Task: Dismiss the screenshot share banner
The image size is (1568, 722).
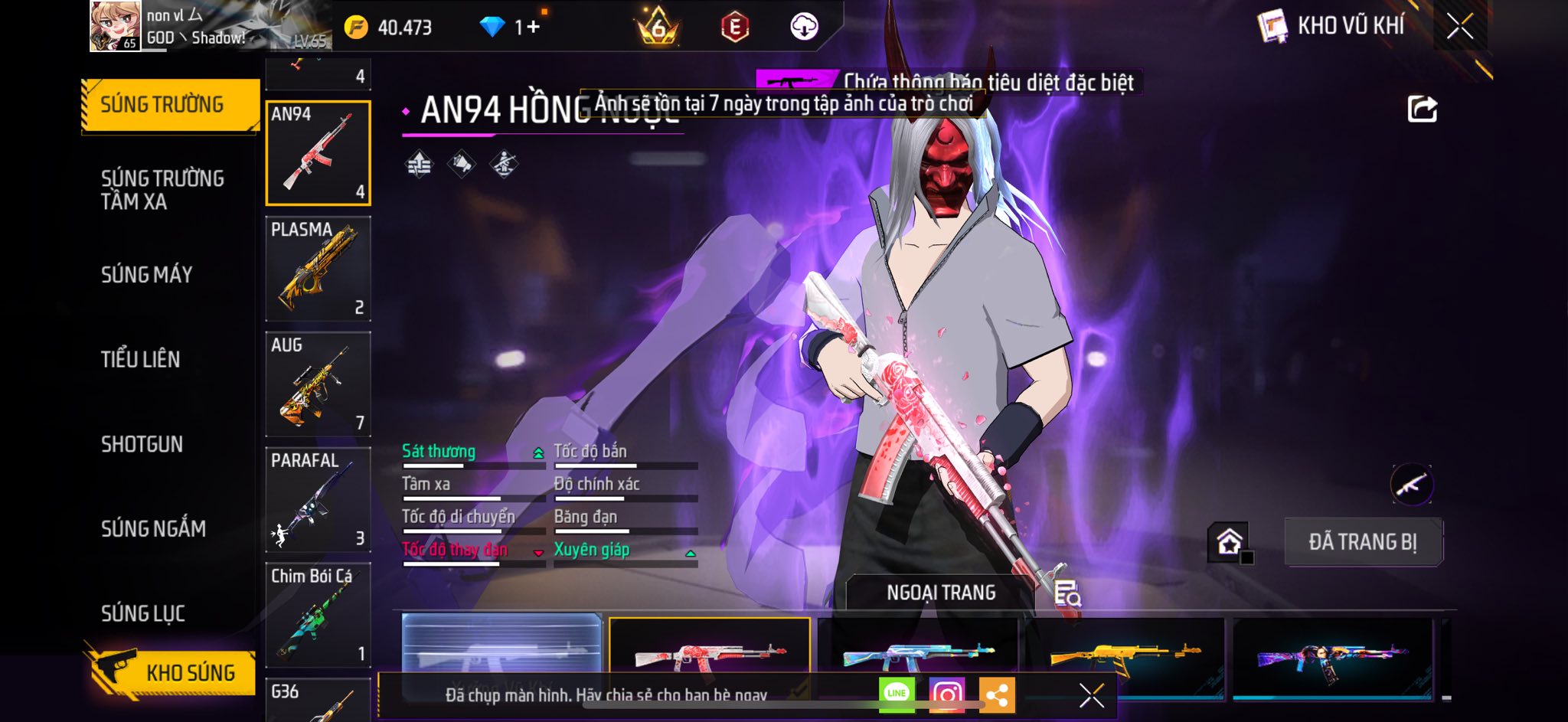Action: point(1091,695)
